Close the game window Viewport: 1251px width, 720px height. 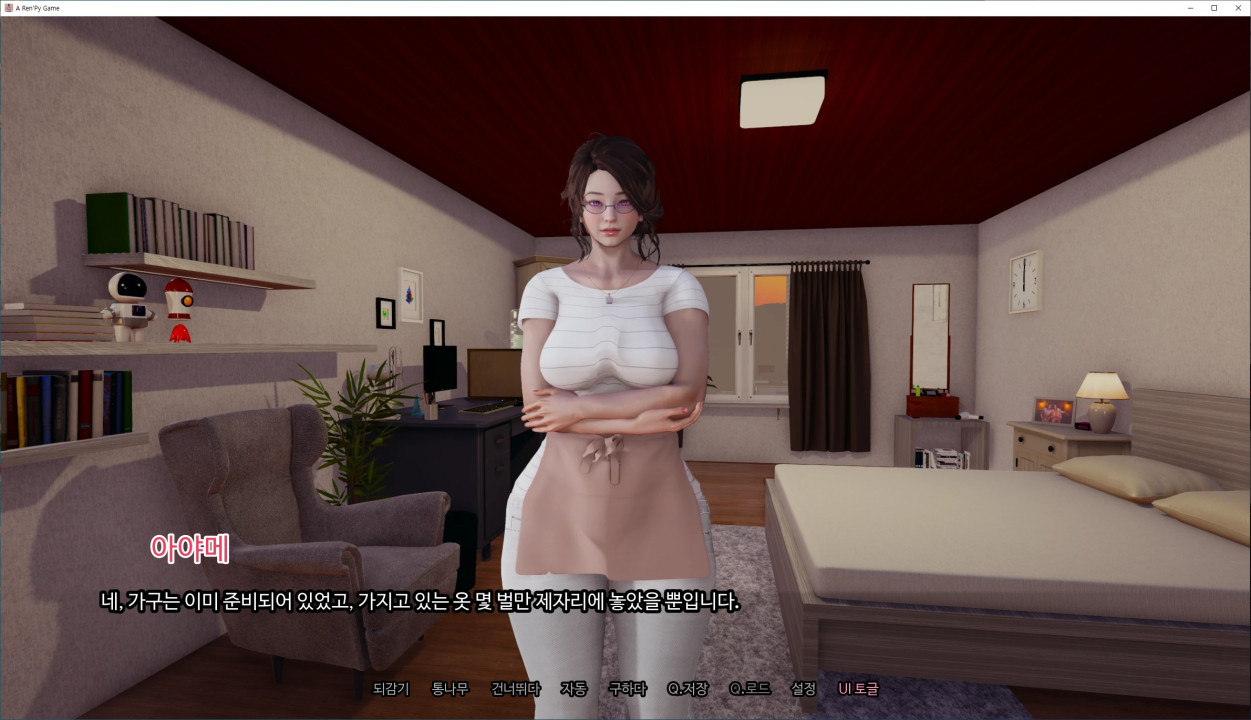[1237, 8]
